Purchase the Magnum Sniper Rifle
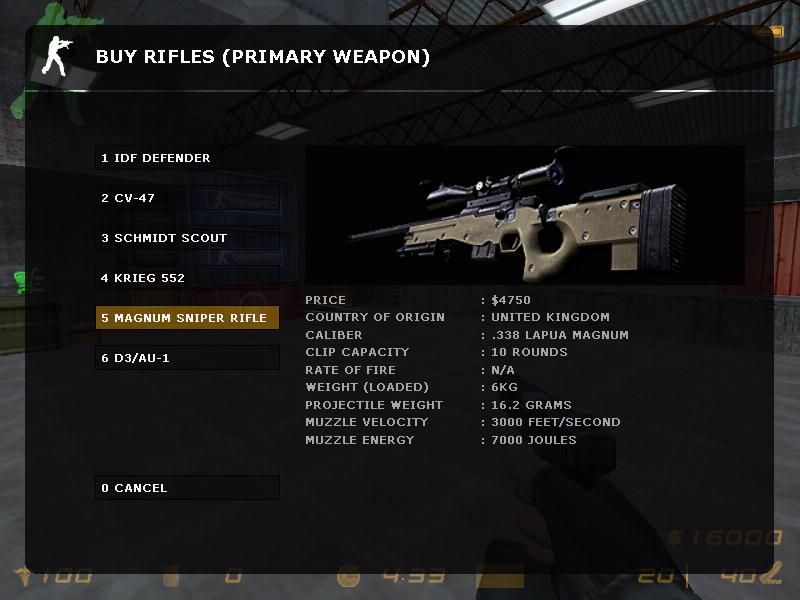 click(x=187, y=318)
